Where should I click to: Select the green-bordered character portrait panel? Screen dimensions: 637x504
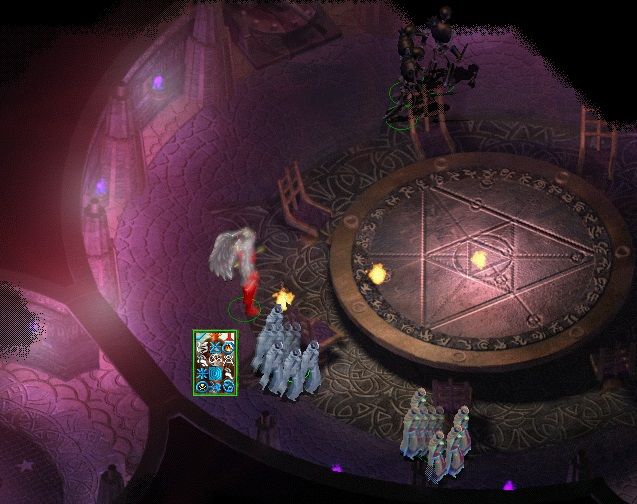[x=215, y=363]
